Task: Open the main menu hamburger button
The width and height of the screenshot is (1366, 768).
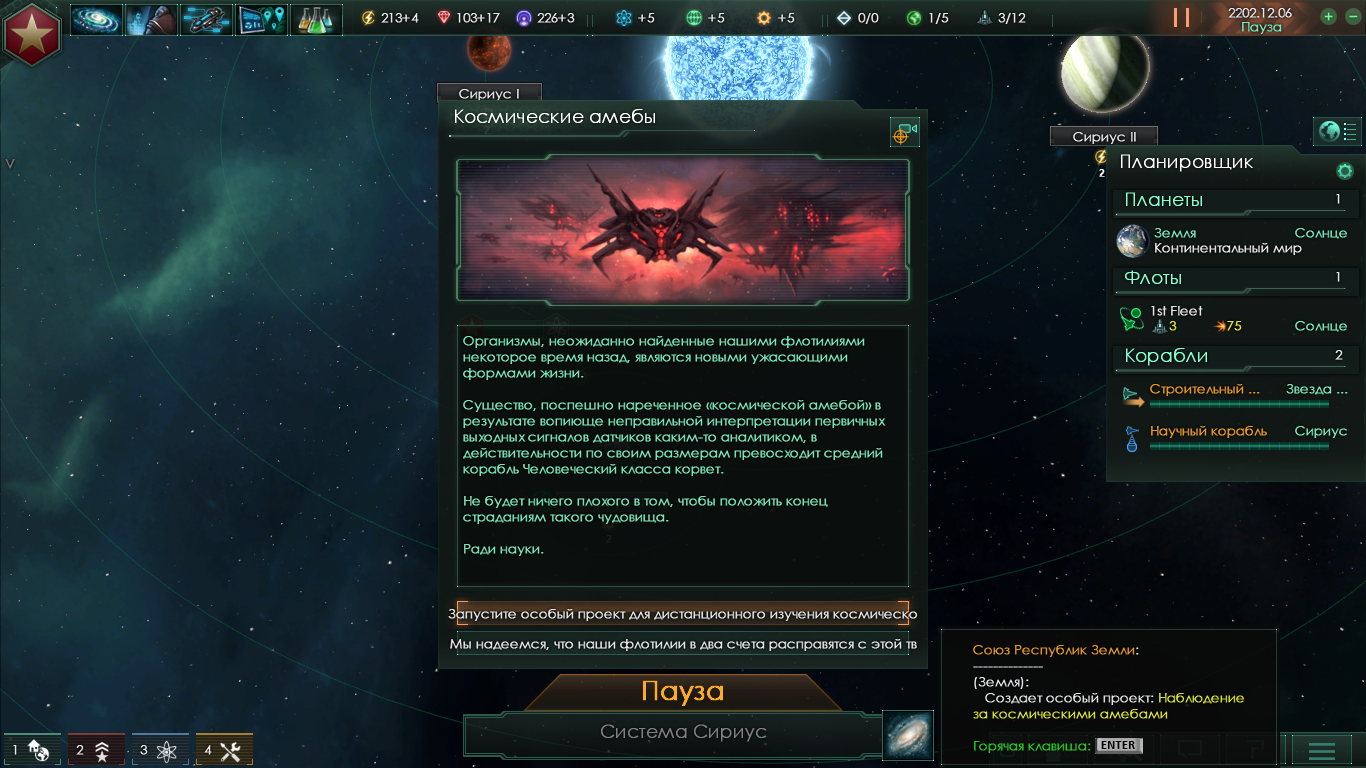Action: click(x=1322, y=750)
